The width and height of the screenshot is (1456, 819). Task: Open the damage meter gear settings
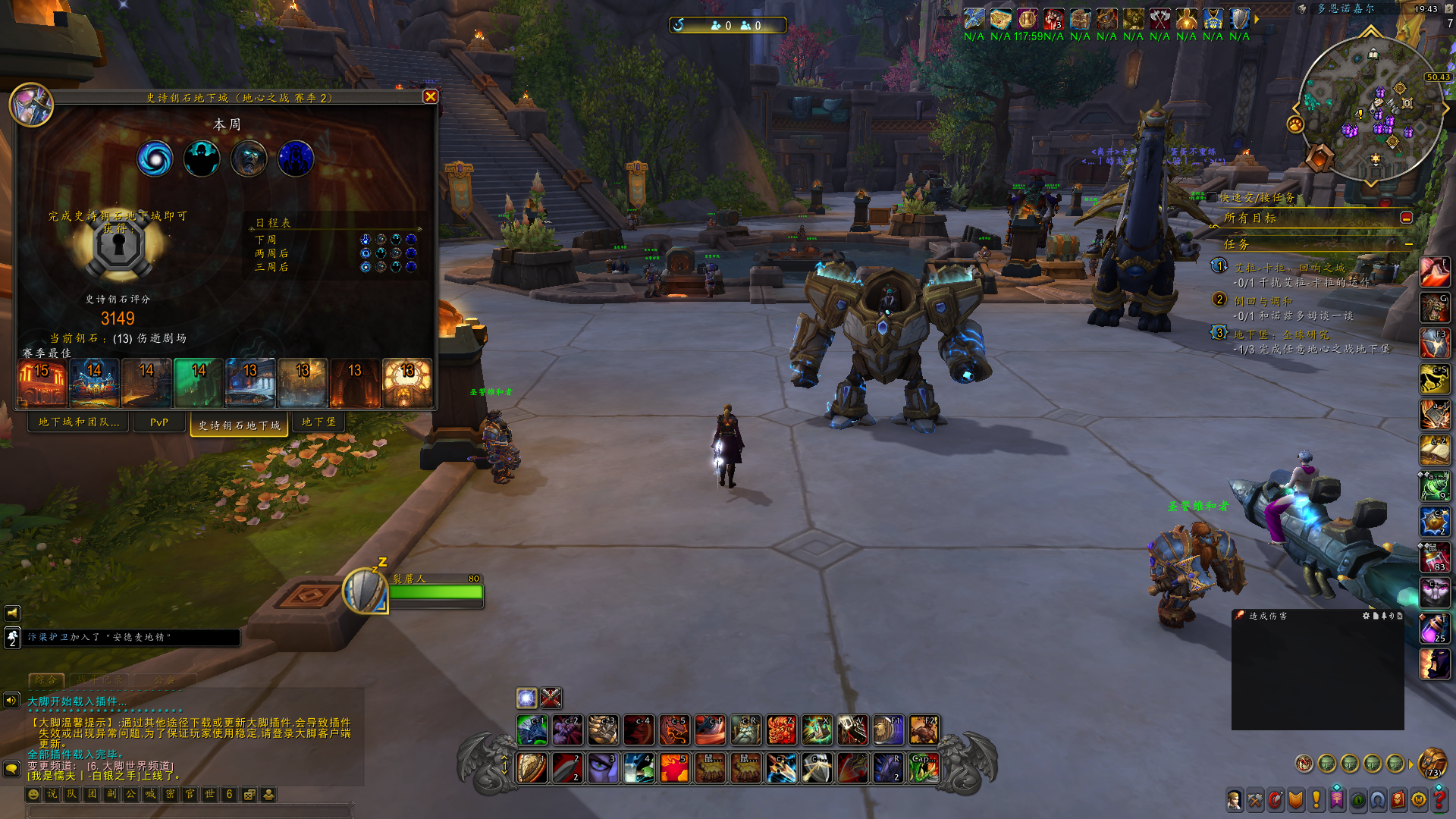pos(1366,616)
